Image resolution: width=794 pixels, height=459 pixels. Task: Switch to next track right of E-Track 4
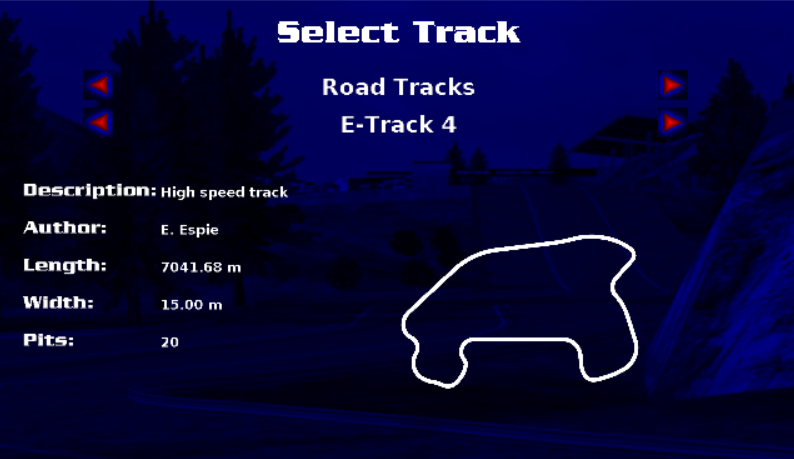tap(673, 124)
